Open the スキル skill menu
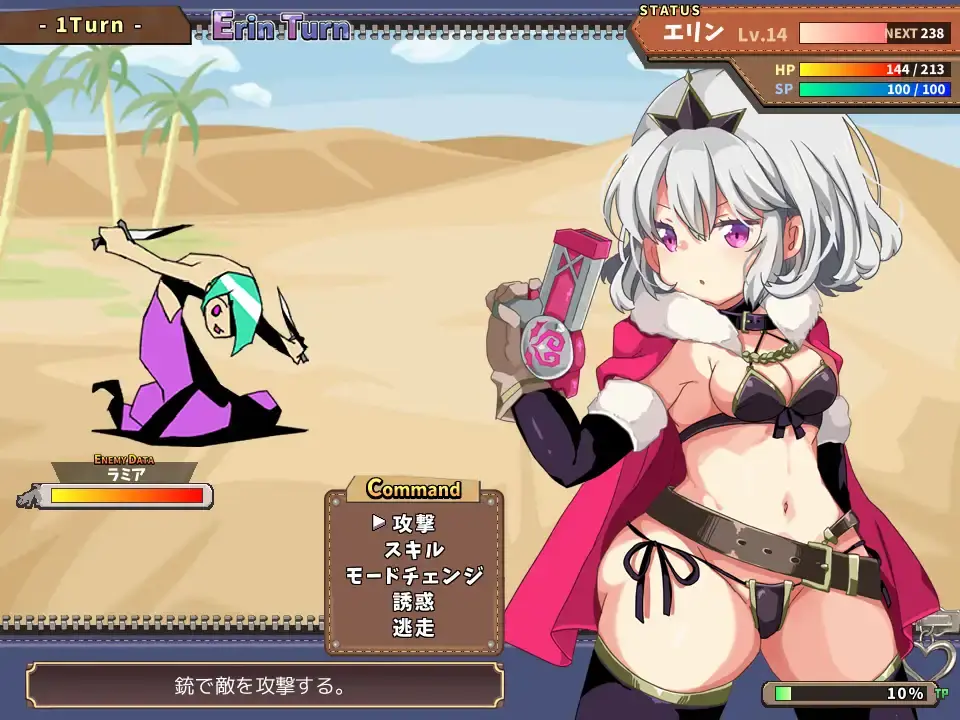Screen dimensions: 960x720 pyautogui.click(x=413, y=549)
